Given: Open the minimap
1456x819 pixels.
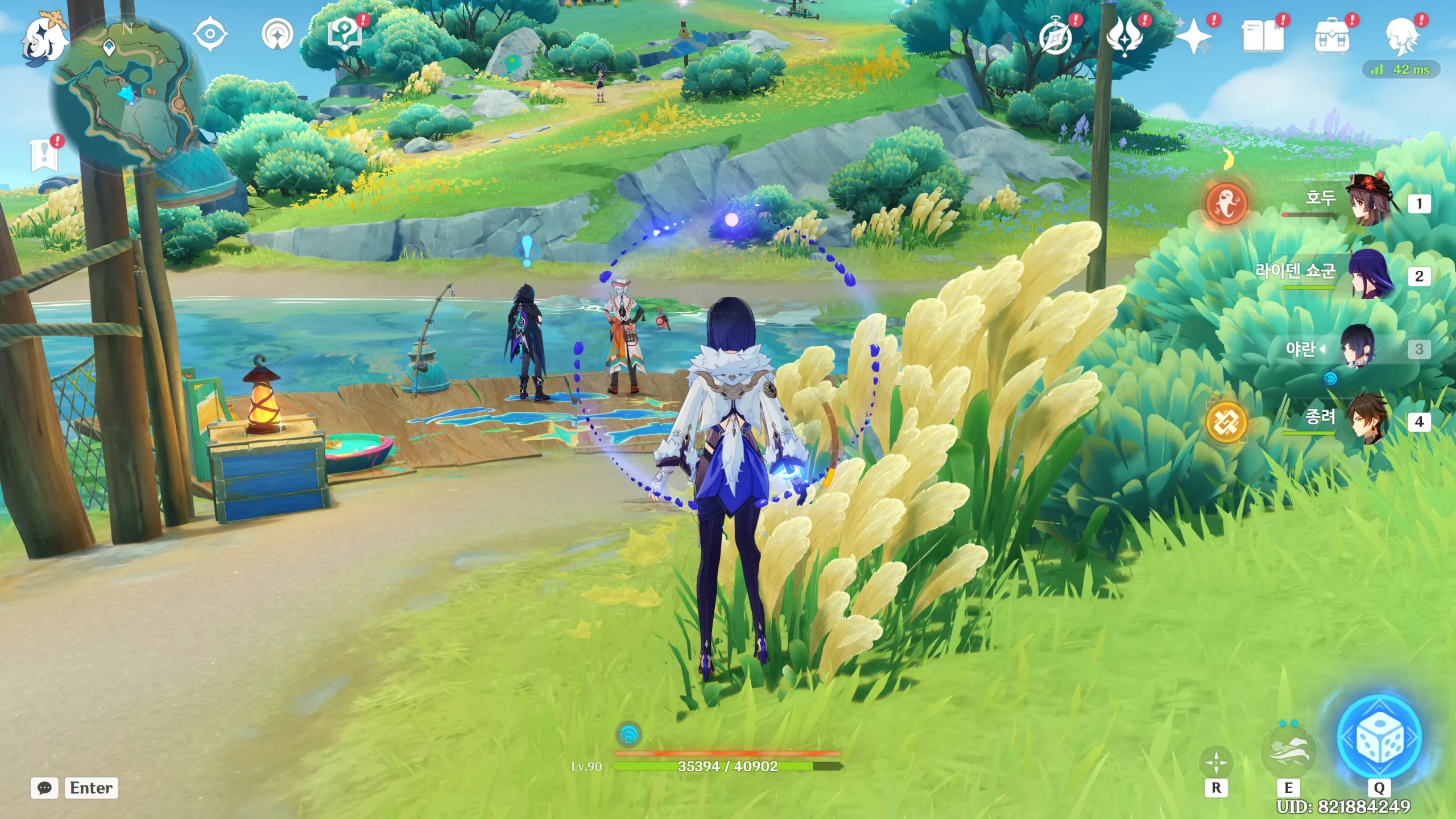Looking at the screenshot, I should [126, 91].
